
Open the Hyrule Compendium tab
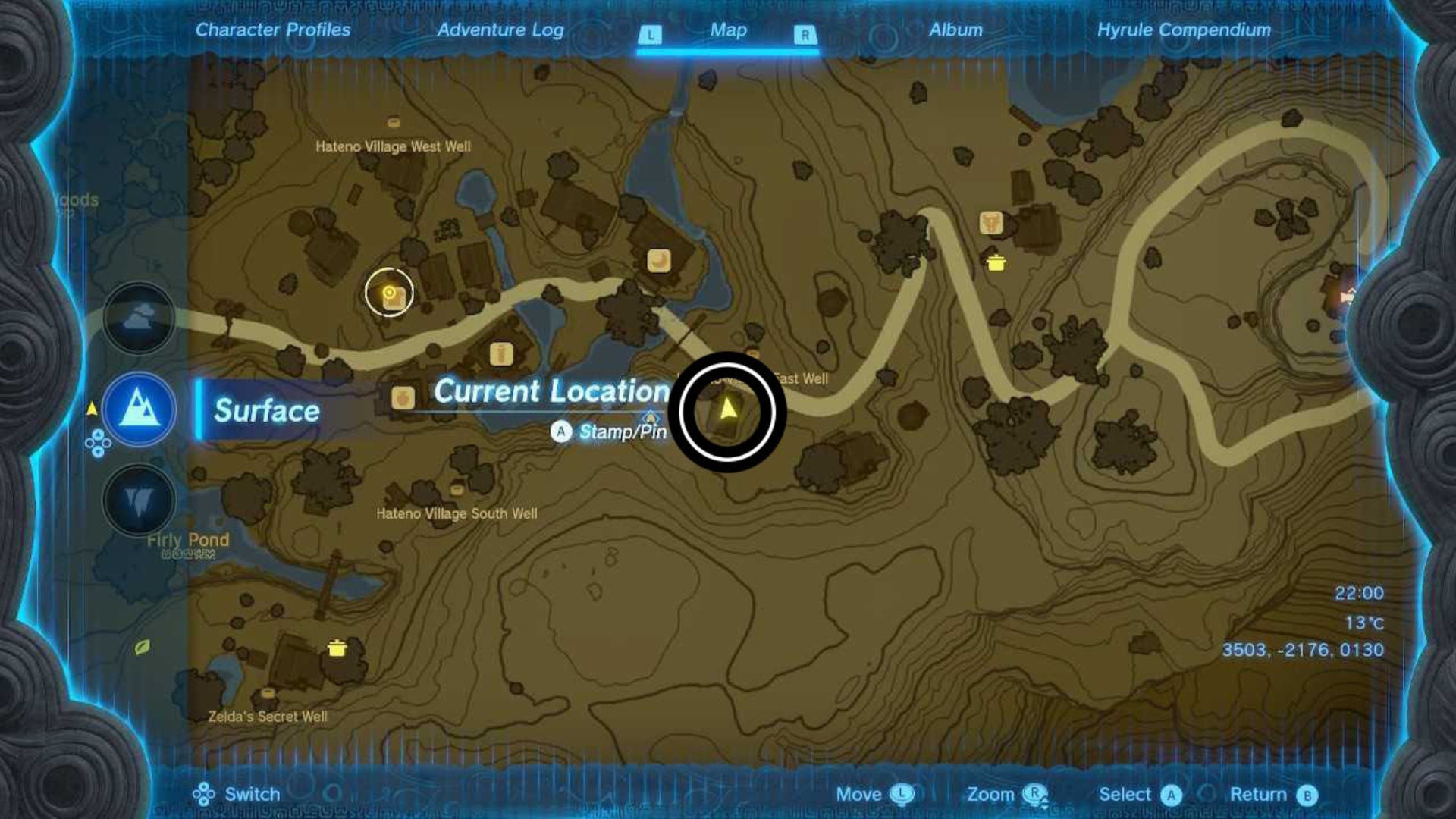click(1184, 30)
